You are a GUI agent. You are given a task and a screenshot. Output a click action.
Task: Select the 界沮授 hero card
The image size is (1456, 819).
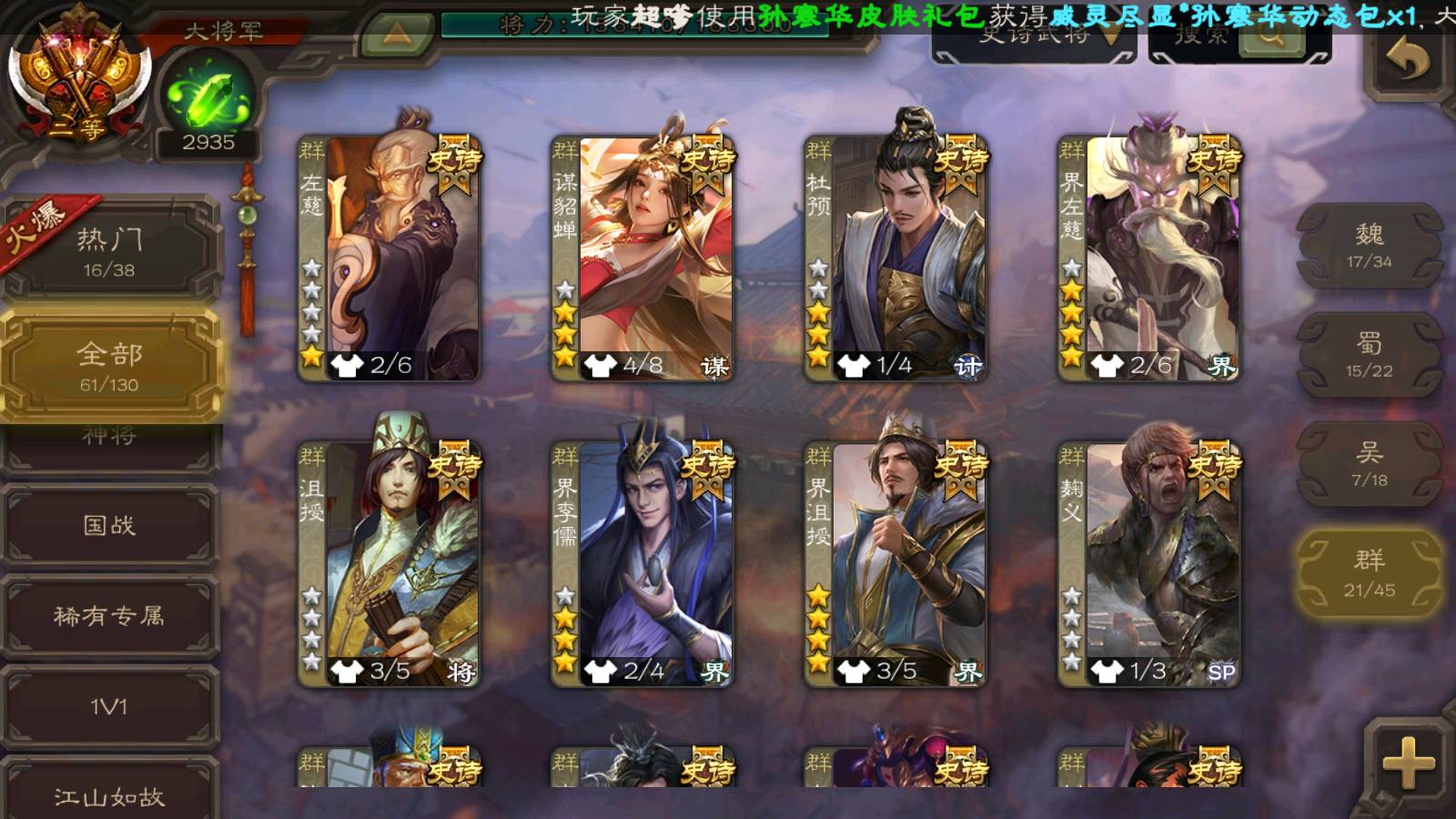tap(895, 562)
